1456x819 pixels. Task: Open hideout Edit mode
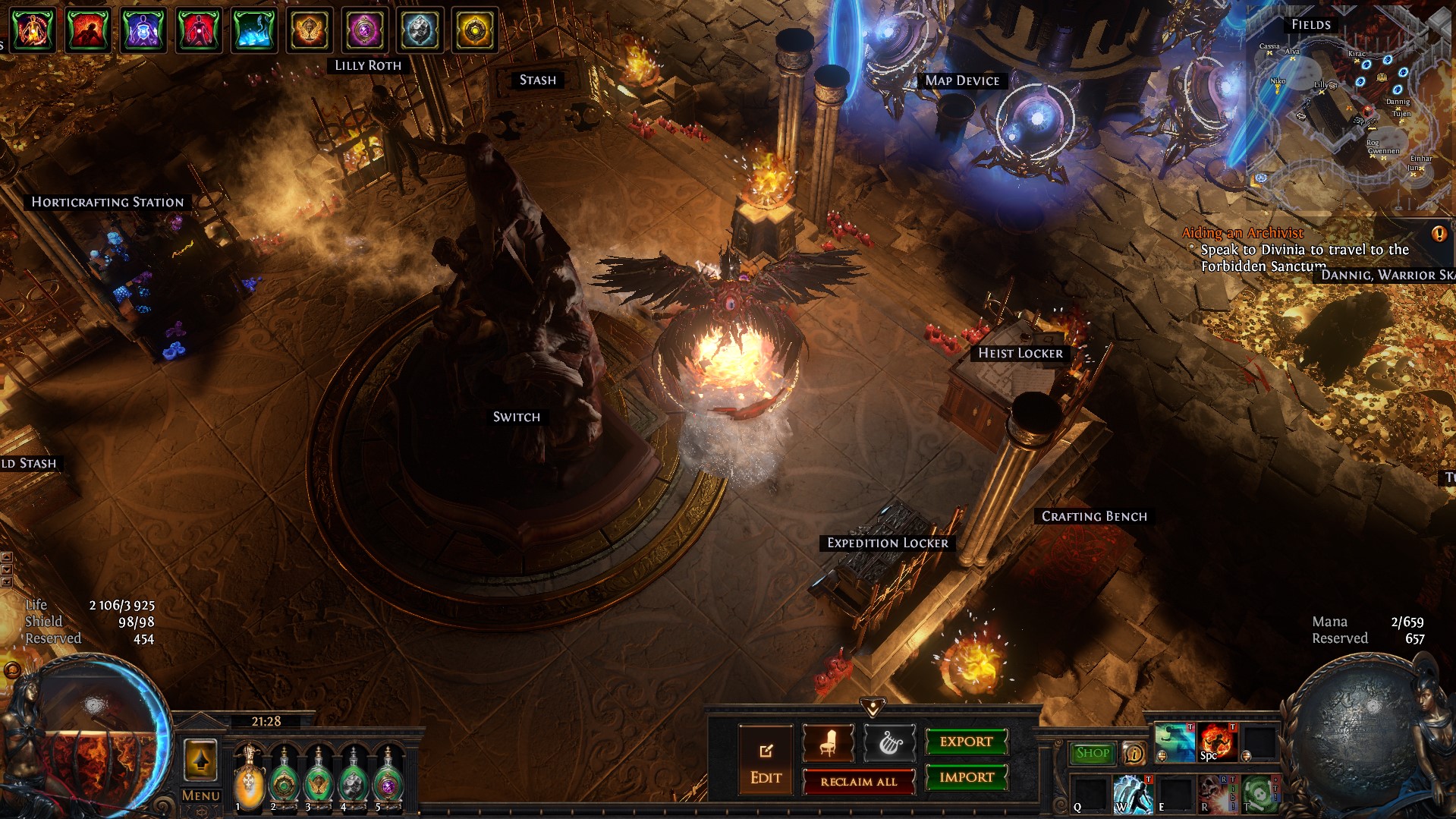(x=766, y=761)
